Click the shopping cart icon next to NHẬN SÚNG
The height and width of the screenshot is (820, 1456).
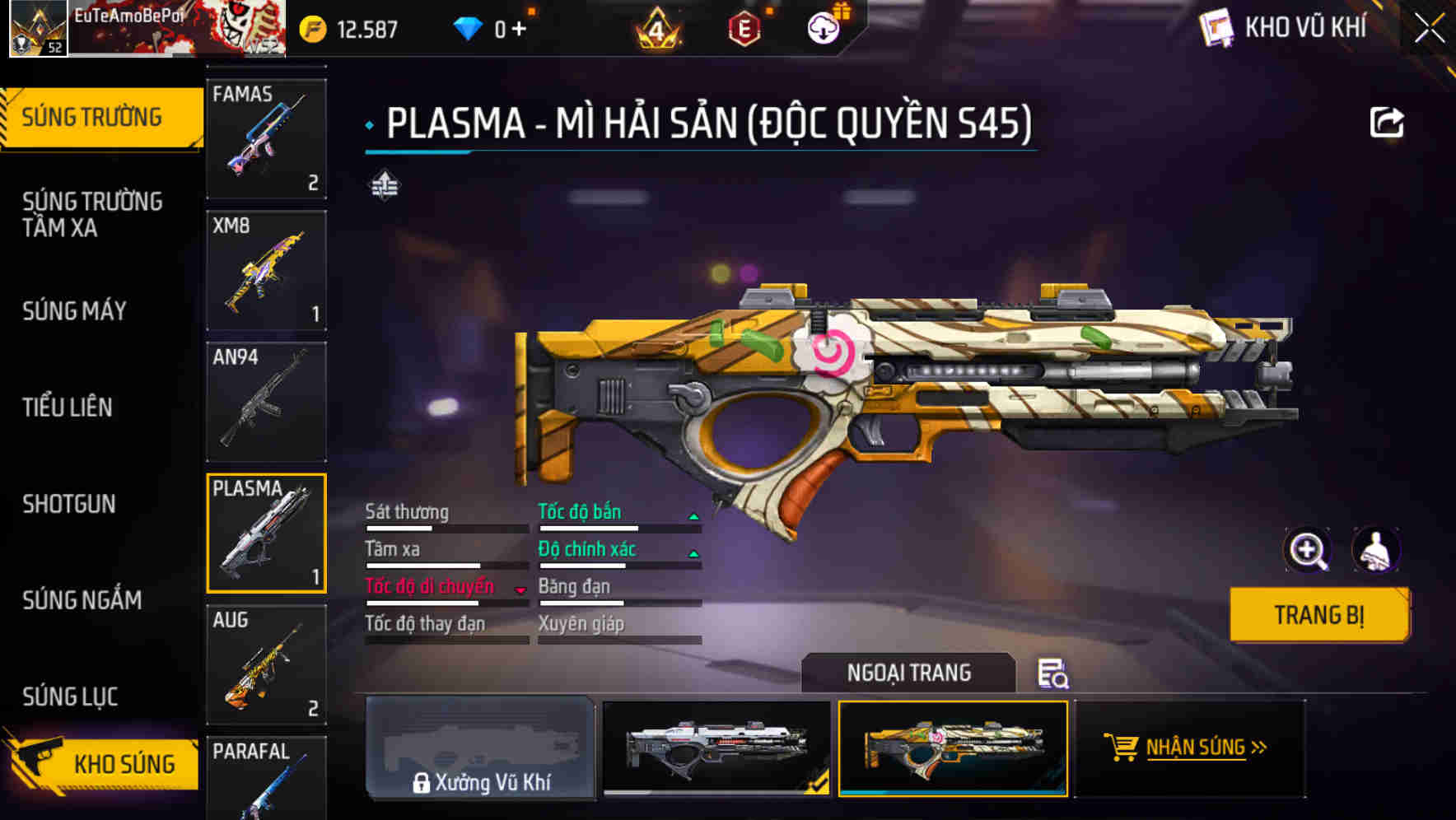(1122, 748)
